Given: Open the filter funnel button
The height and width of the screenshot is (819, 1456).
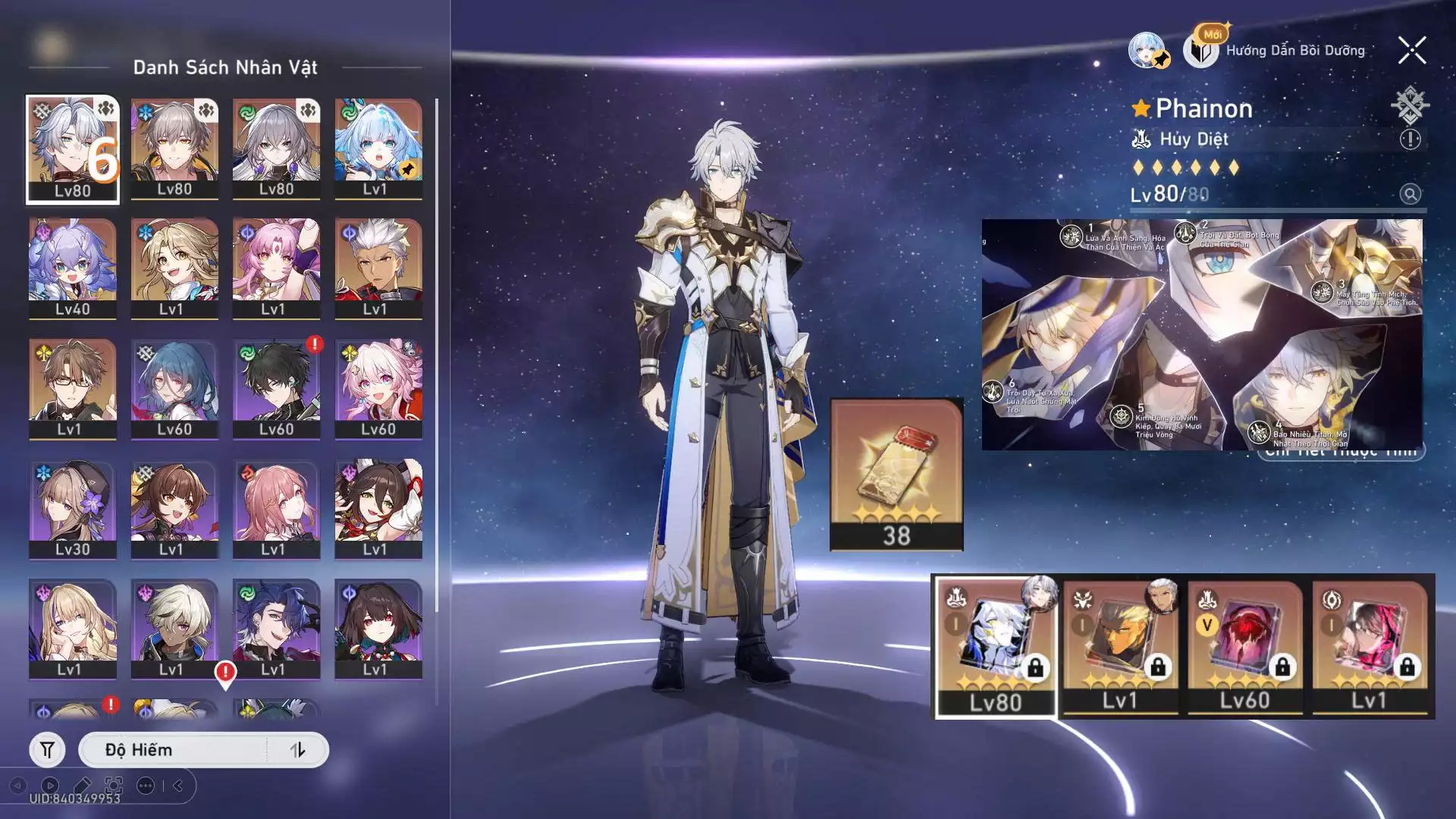Looking at the screenshot, I should tap(47, 750).
